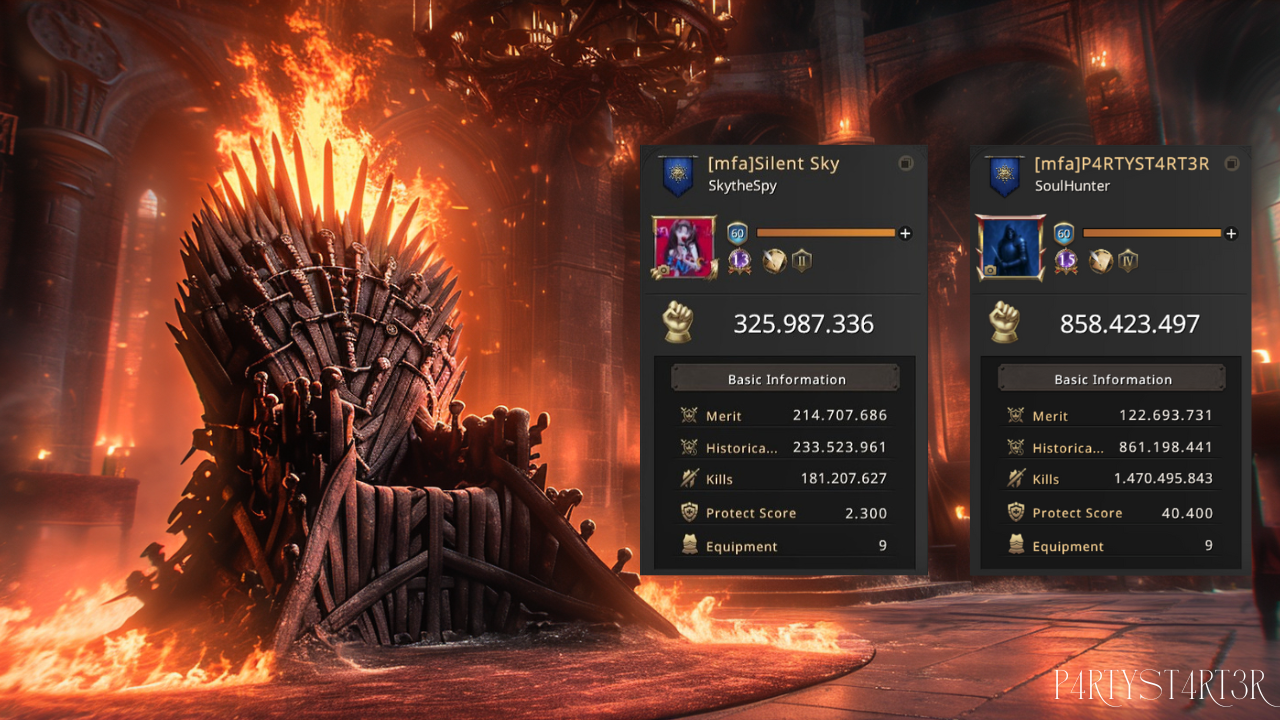Click Basic Information header under 325.987.336 power
The height and width of the screenshot is (720, 1280).
(786, 379)
